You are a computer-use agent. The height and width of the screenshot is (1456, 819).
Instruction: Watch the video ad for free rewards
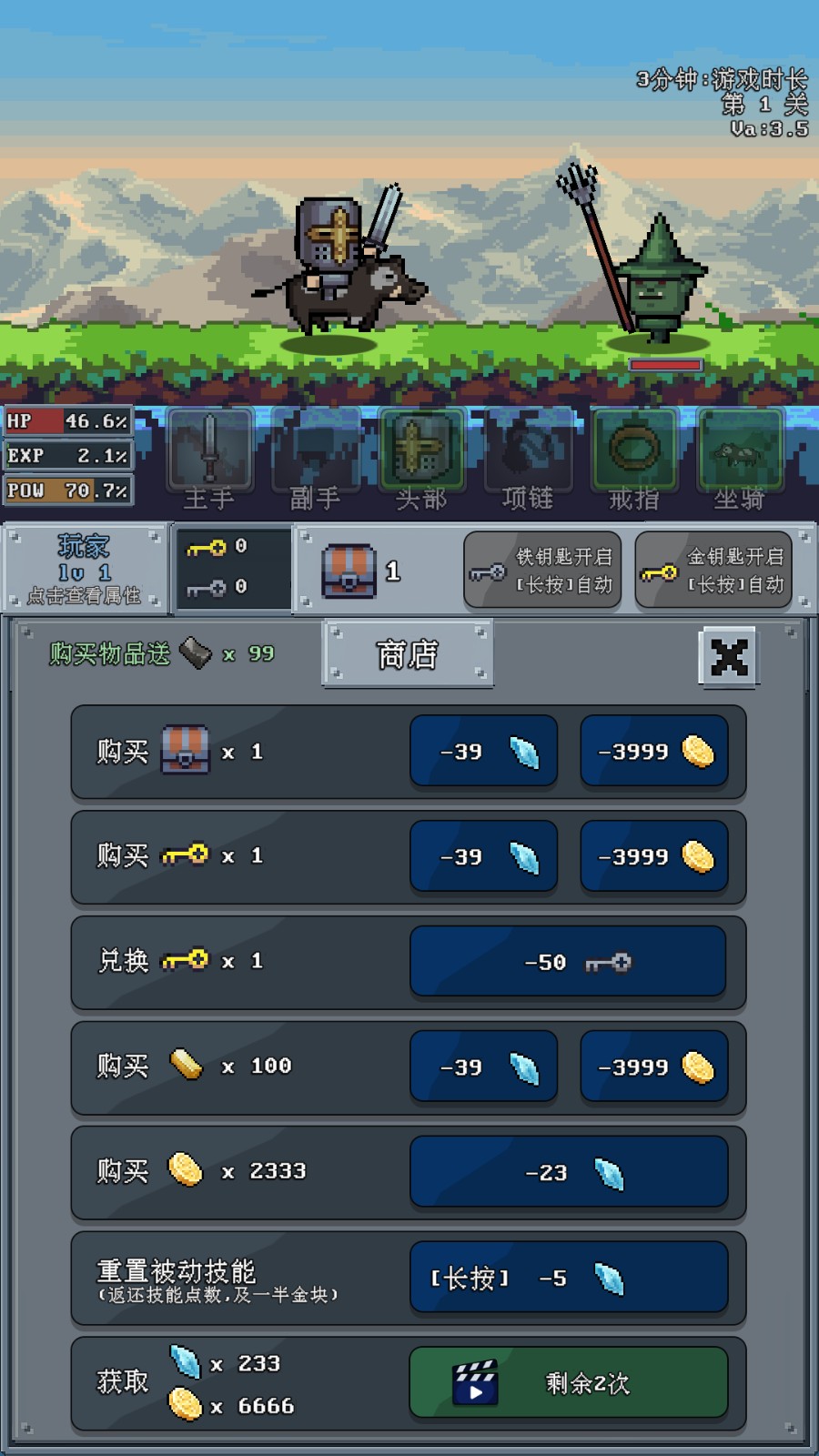568,1383
